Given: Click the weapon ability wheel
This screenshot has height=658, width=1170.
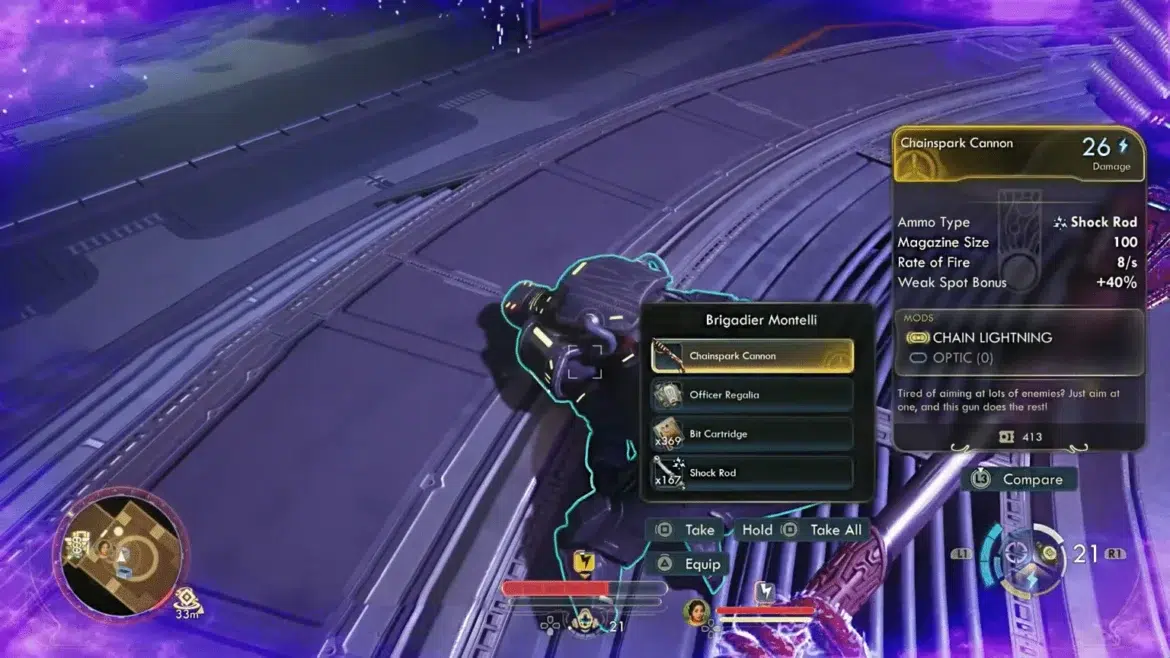Looking at the screenshot, I should (x=1020, y=554).
